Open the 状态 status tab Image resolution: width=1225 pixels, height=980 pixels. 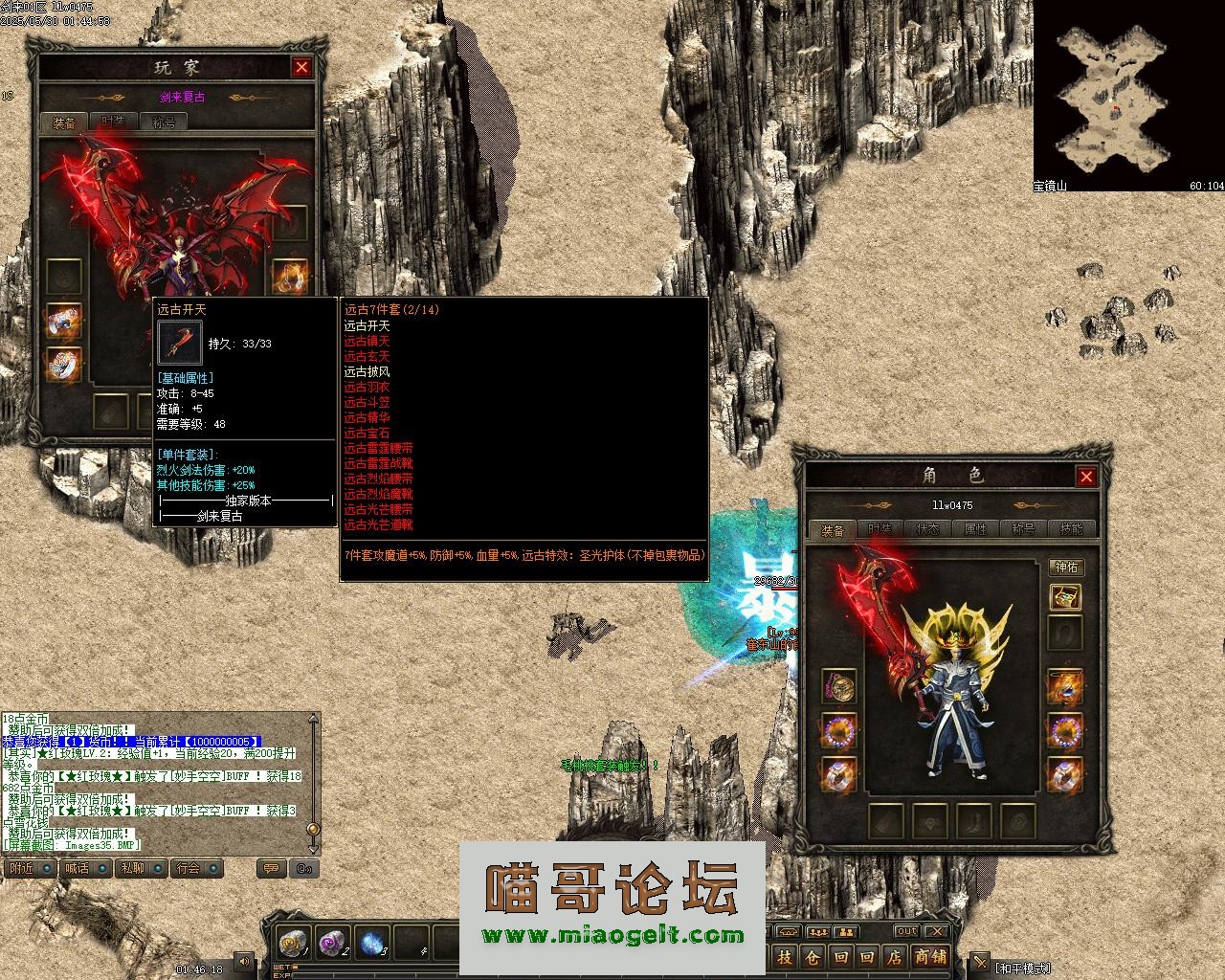pyautogui.click(x=927, y=529)
